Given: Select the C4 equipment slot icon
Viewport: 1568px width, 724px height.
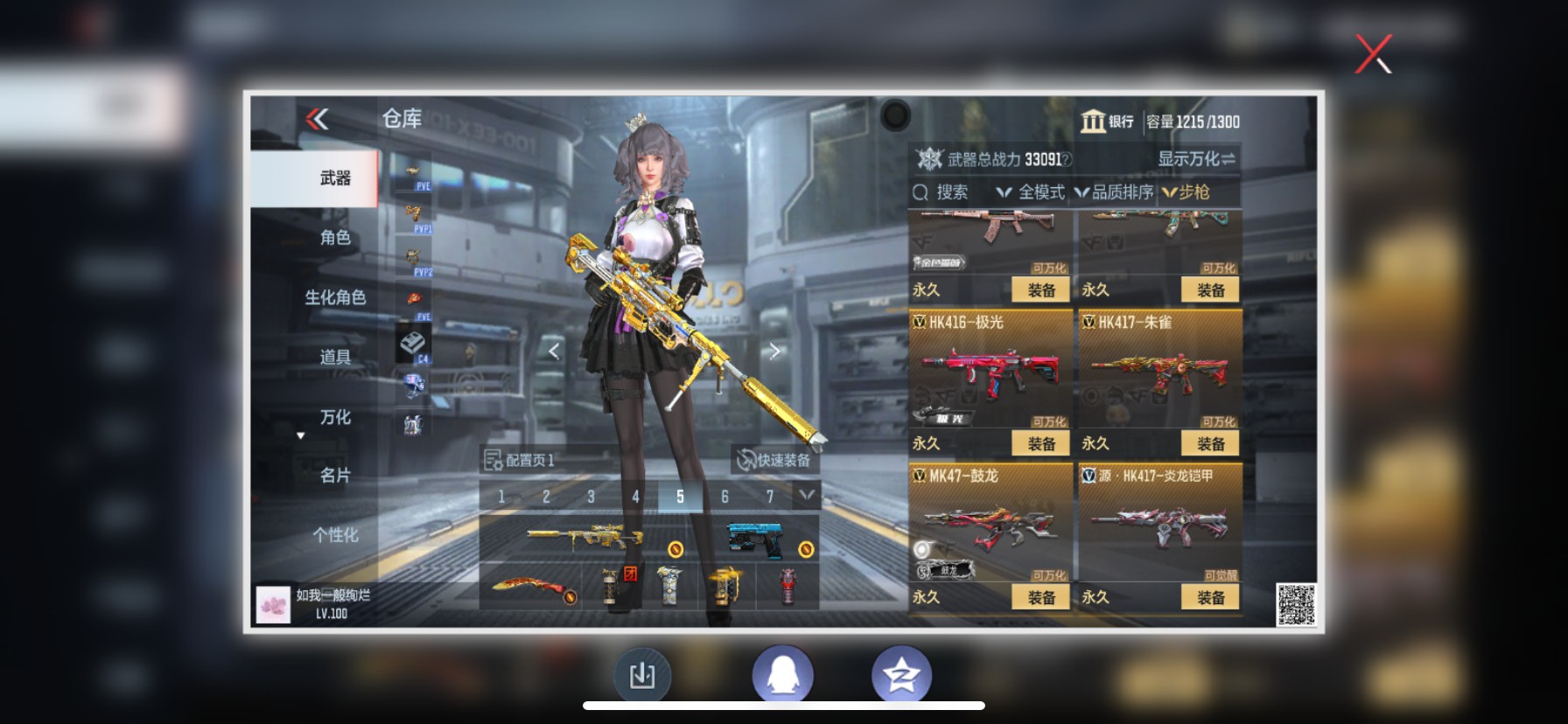Looking at the screenshot, I should pos(413,342).
